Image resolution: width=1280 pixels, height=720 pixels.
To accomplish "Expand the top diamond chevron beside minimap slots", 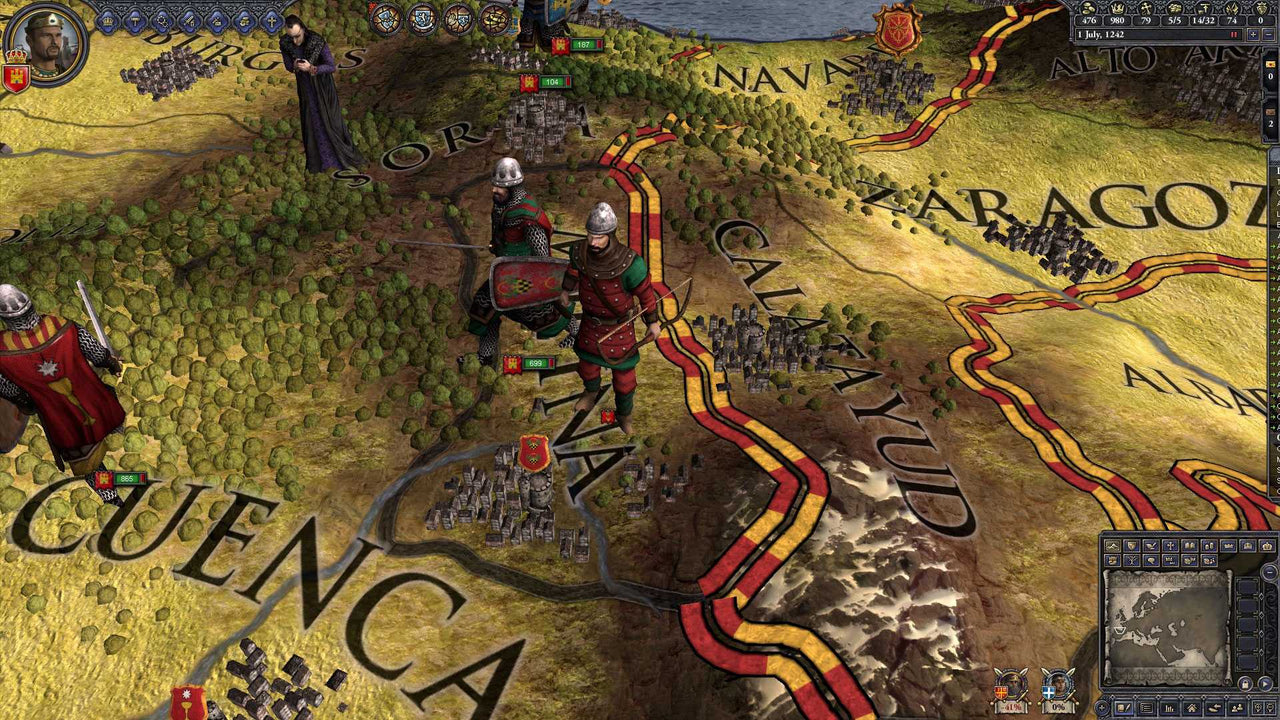I will [1261, 596].
